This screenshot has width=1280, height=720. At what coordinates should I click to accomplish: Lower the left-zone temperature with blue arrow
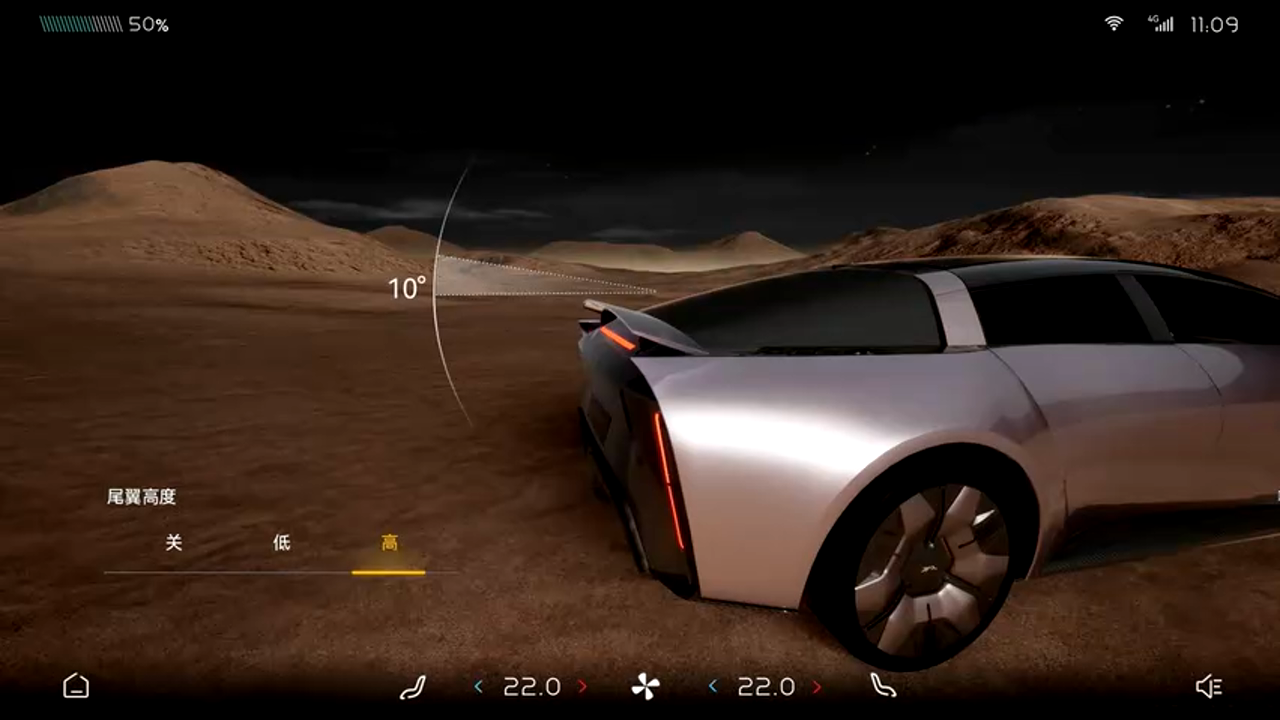pyautogui.click(x=478, y=686)
